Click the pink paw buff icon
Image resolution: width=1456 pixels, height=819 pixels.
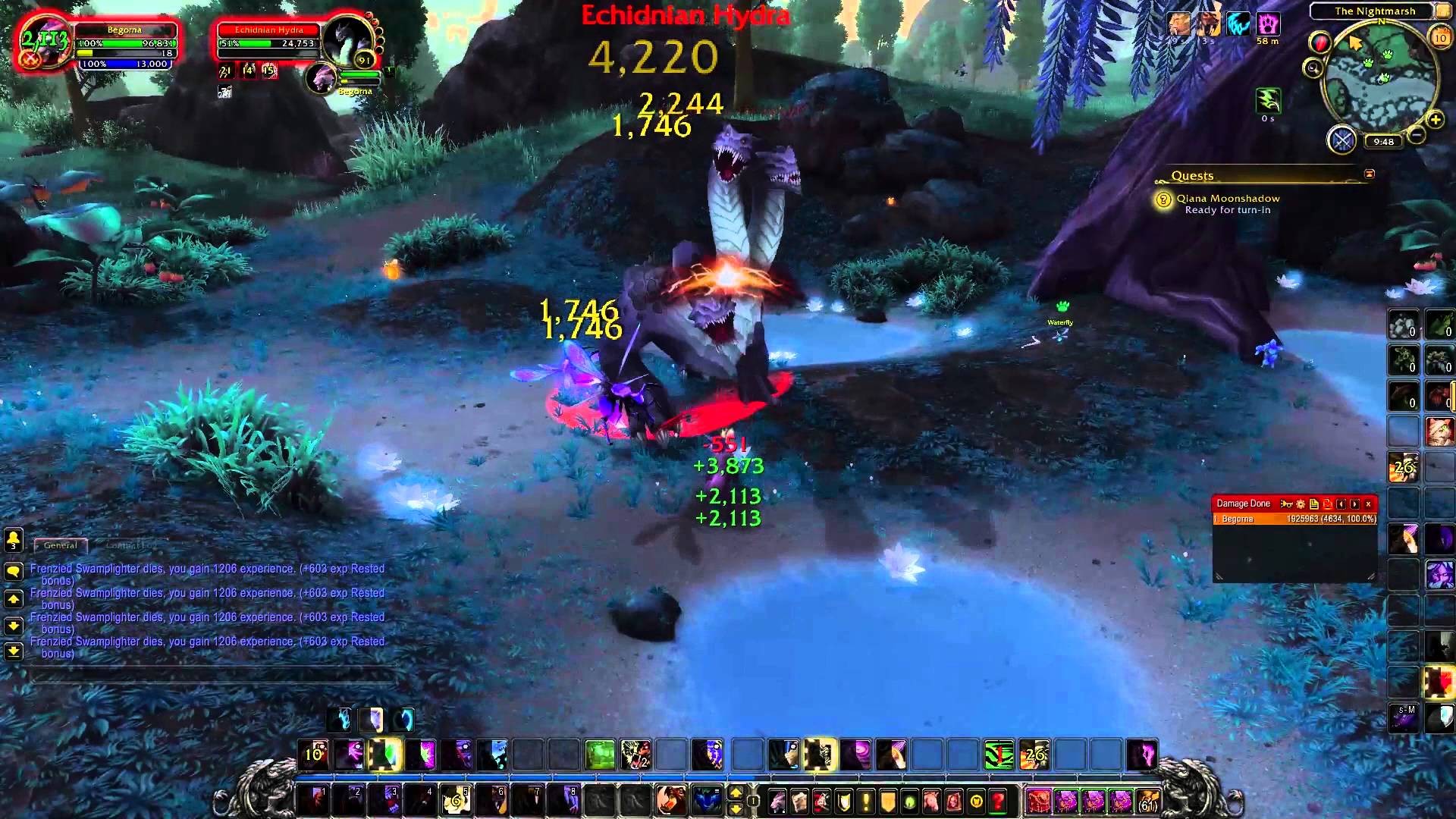[x=1268, y=24]
